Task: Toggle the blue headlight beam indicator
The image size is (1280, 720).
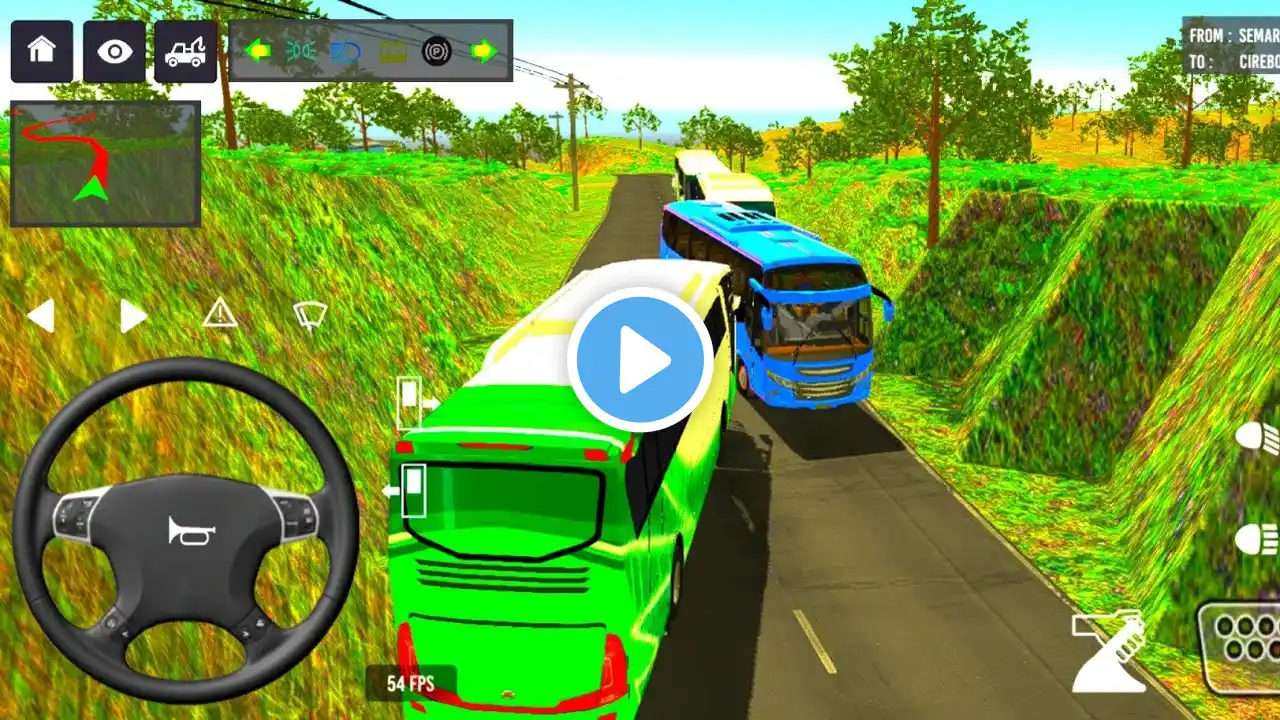Action: pos(346,50)
